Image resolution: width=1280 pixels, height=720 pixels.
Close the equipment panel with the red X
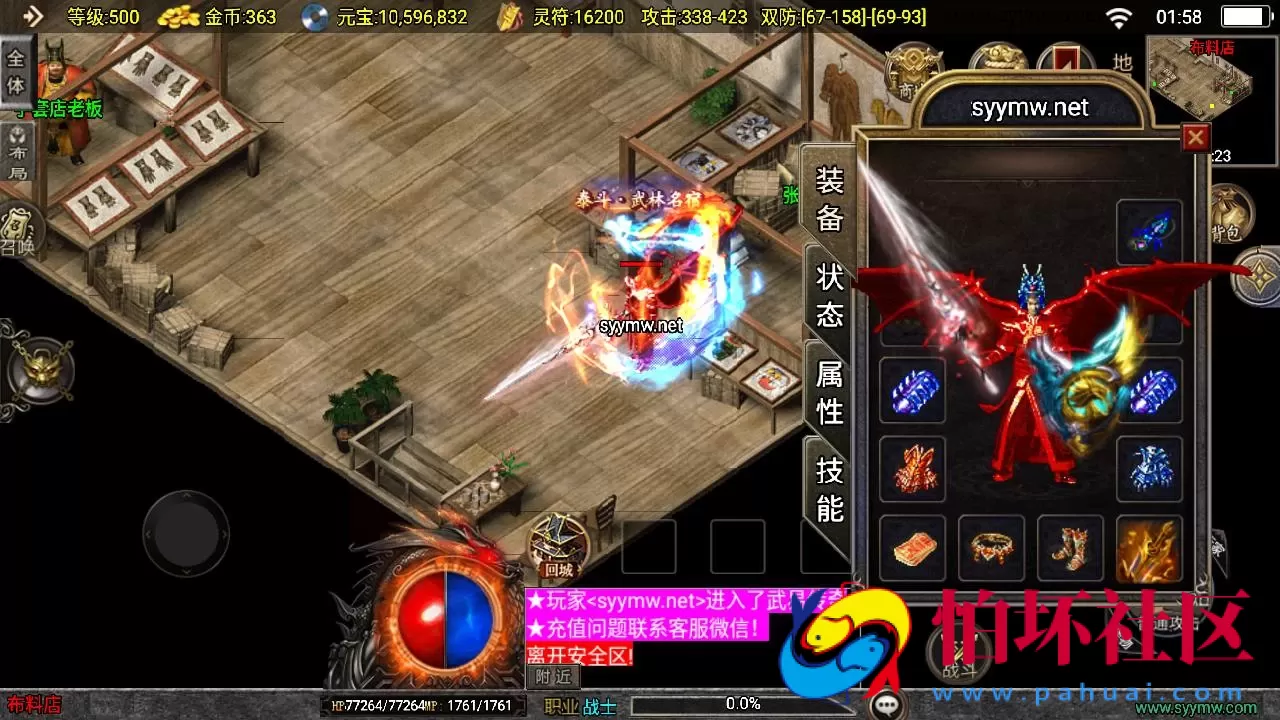coord(1196,137)
